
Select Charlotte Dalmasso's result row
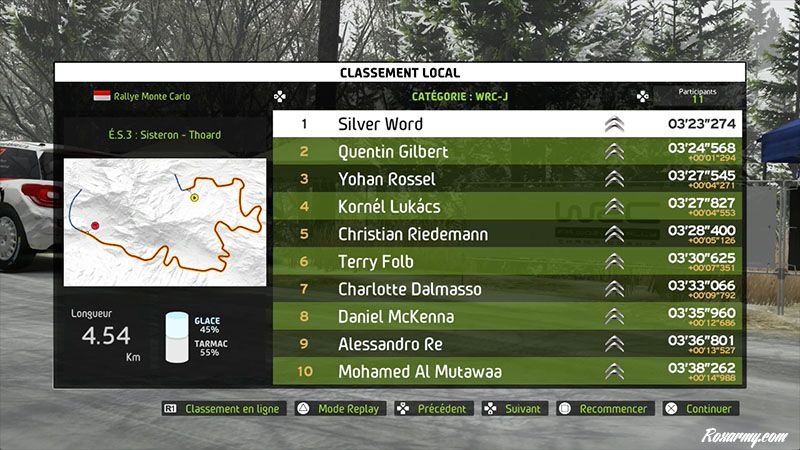(509, 289)
